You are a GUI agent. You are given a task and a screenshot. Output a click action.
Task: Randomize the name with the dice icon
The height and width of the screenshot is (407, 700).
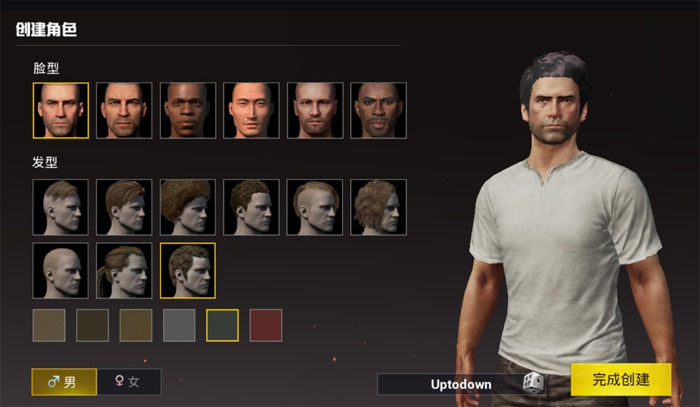click(534, 383)
